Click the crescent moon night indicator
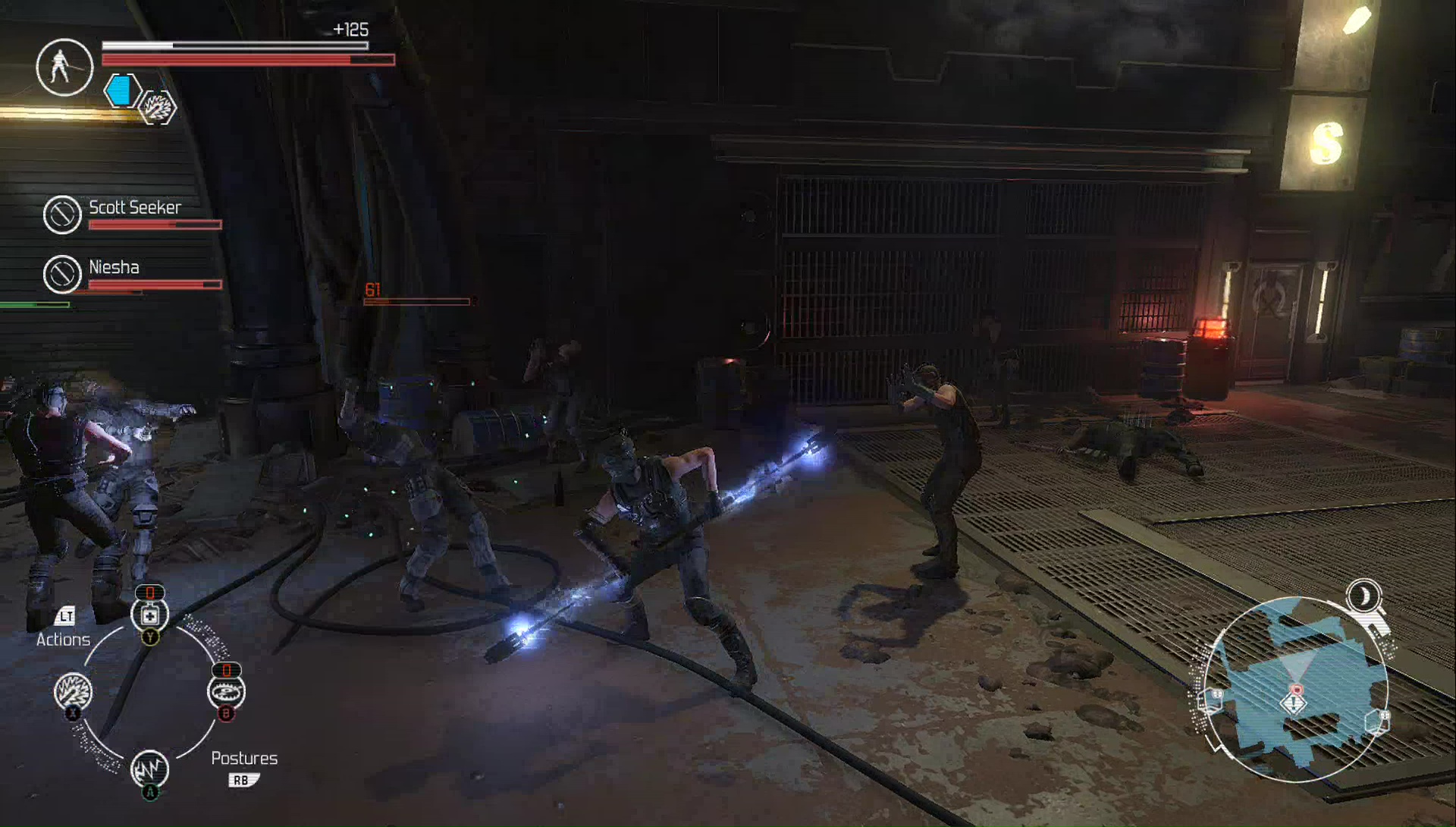1456x827 pixels. coord(1364,596)
